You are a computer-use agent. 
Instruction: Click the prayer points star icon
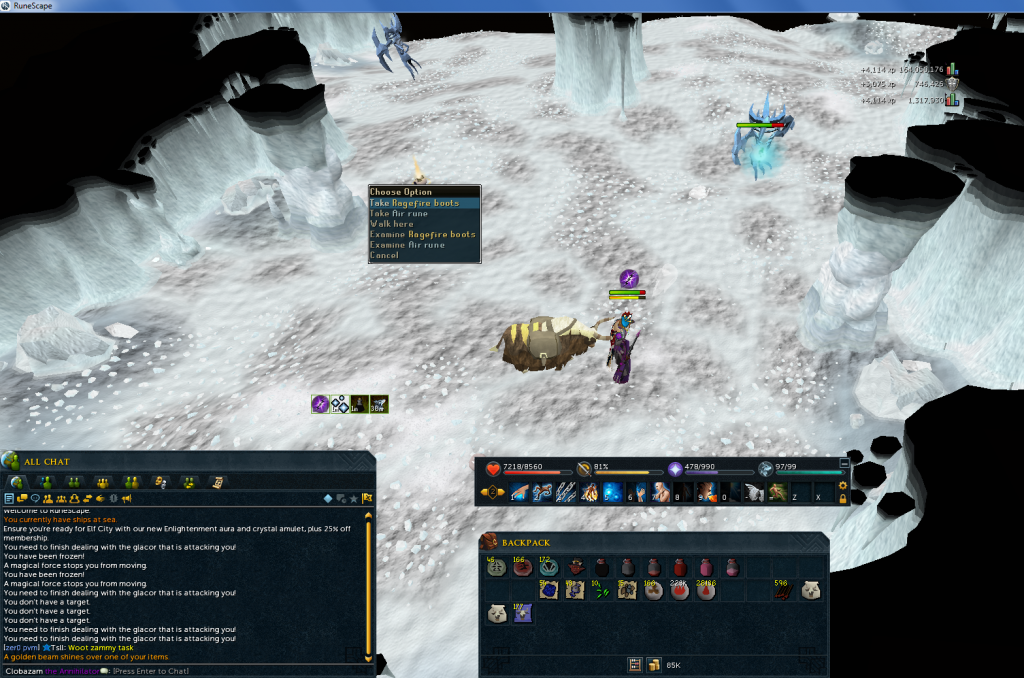[674, 468]
